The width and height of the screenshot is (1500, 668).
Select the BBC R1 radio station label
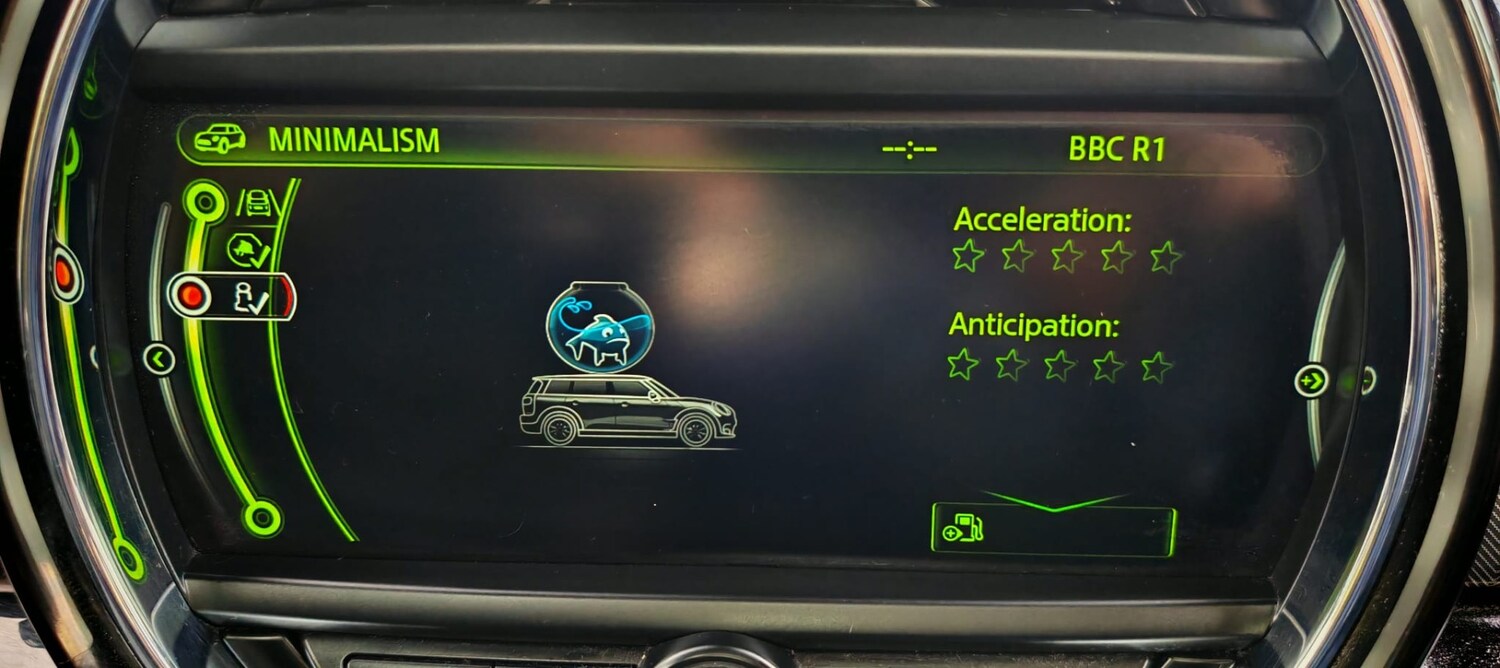1116,149
